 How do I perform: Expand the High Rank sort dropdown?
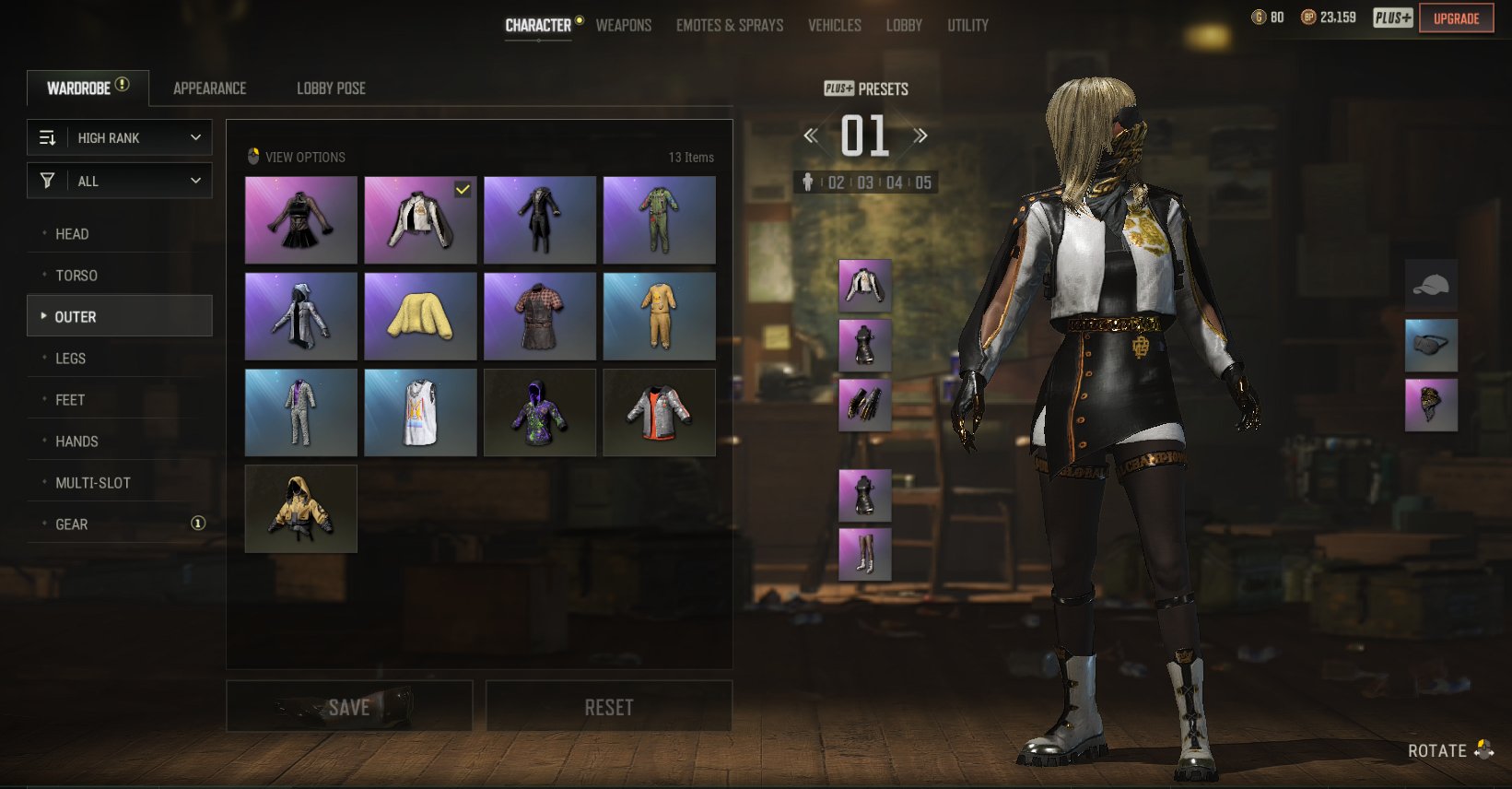click(x=120, y=137)
